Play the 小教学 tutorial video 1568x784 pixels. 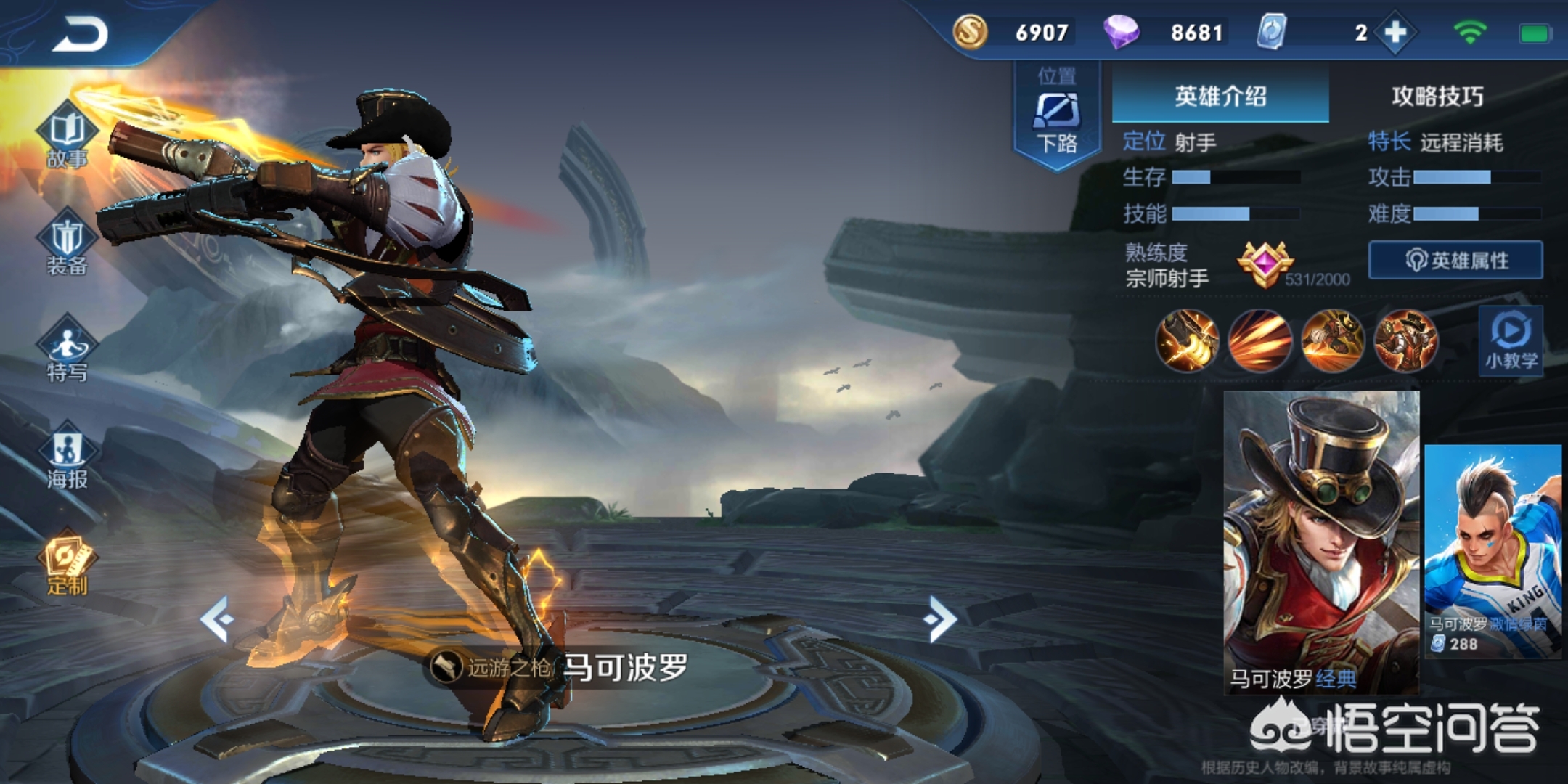point(1511,341)
